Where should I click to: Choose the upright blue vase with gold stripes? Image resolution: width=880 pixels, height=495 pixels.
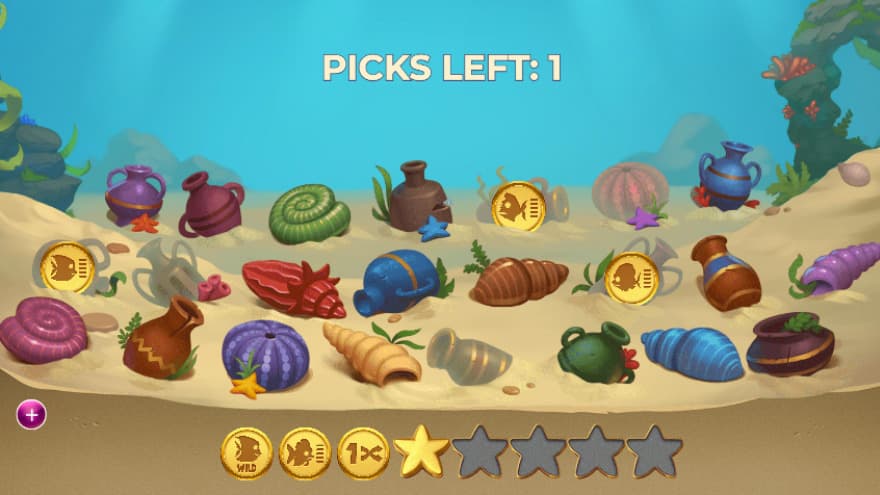click(728, 175)
